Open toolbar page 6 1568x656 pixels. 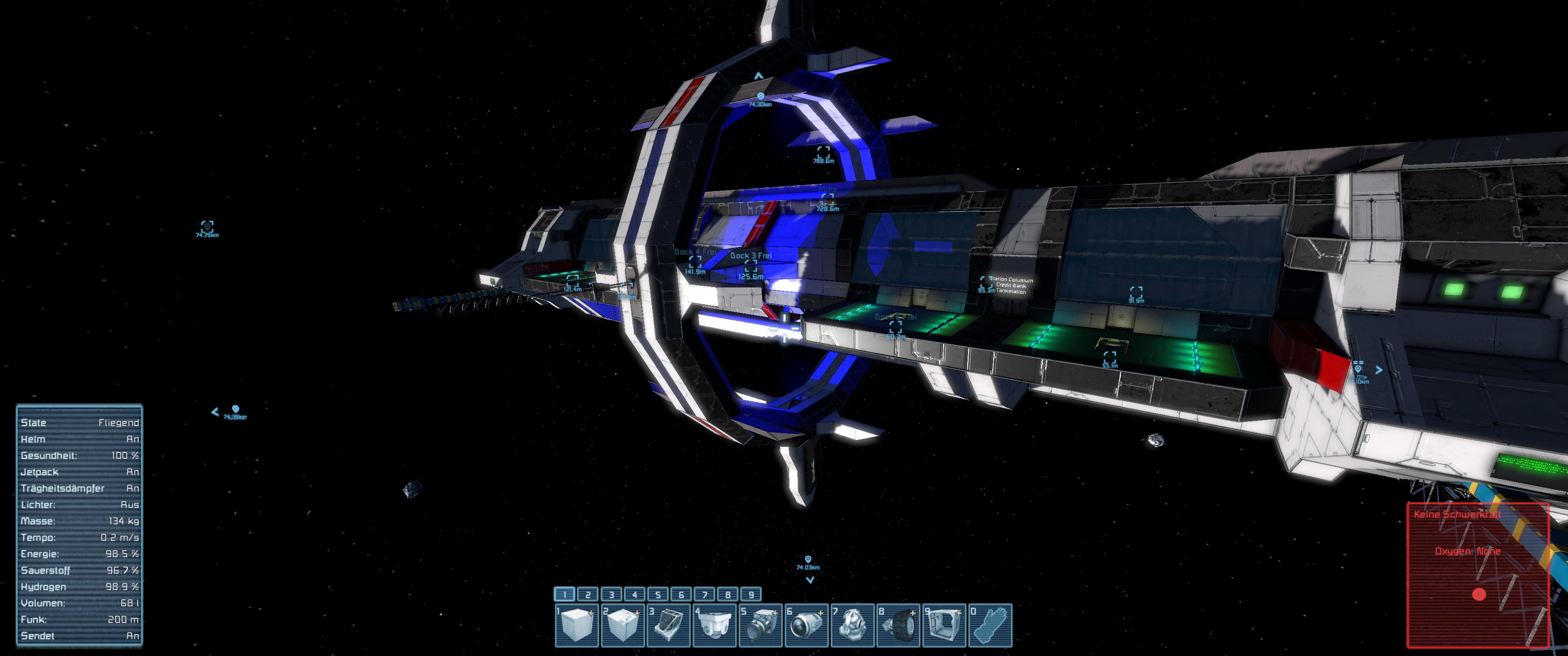pyautogui.click(x=681, y=594)
